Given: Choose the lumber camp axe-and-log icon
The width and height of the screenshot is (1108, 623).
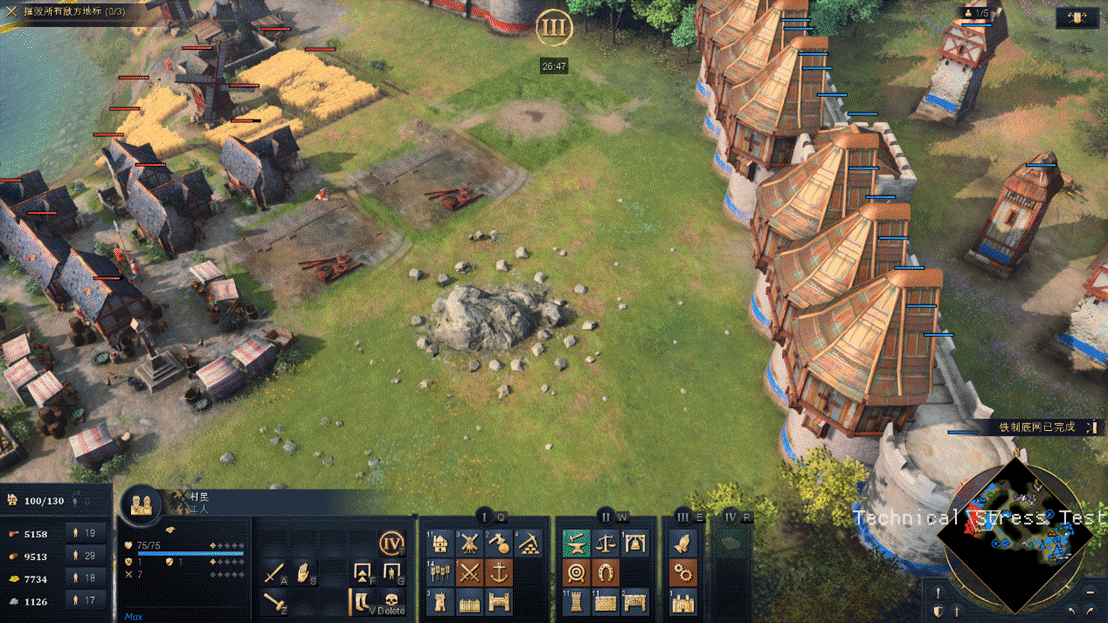Looking at the screenshot, I should point(499,545).
